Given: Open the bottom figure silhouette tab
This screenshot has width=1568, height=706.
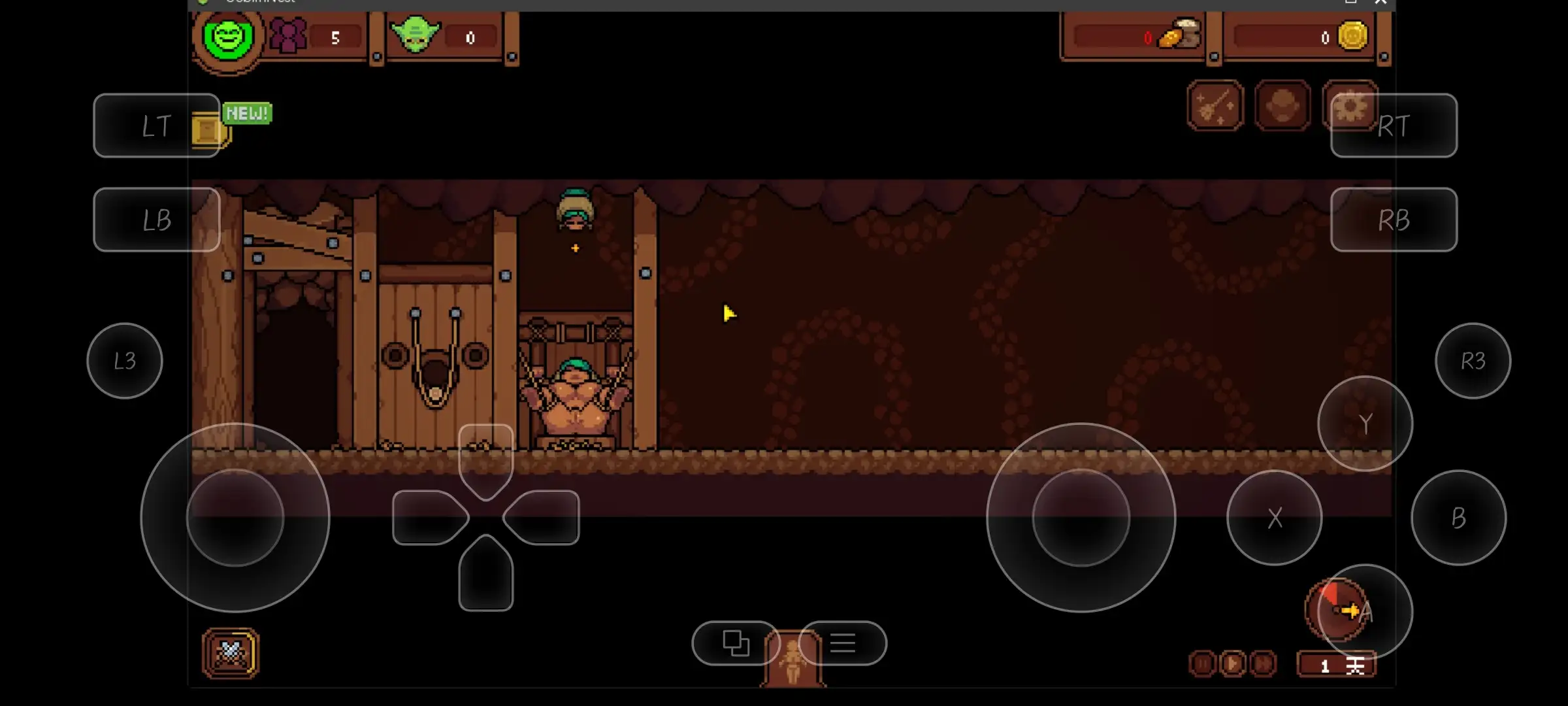Looking at the screenshot, I should pyautogui.click(x=792, y=660).
